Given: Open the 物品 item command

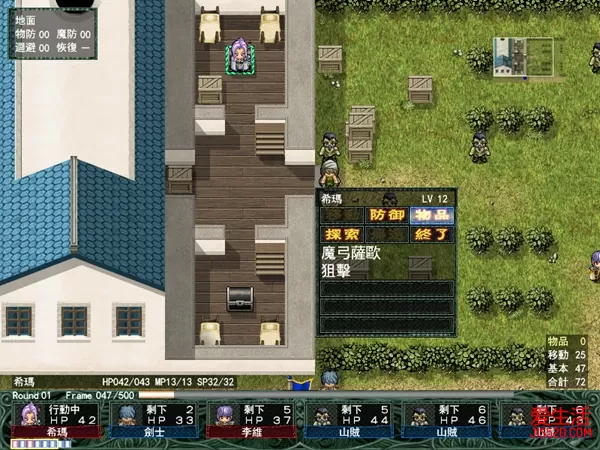Looking at the screenshot, I should click(x=432, y=214).
